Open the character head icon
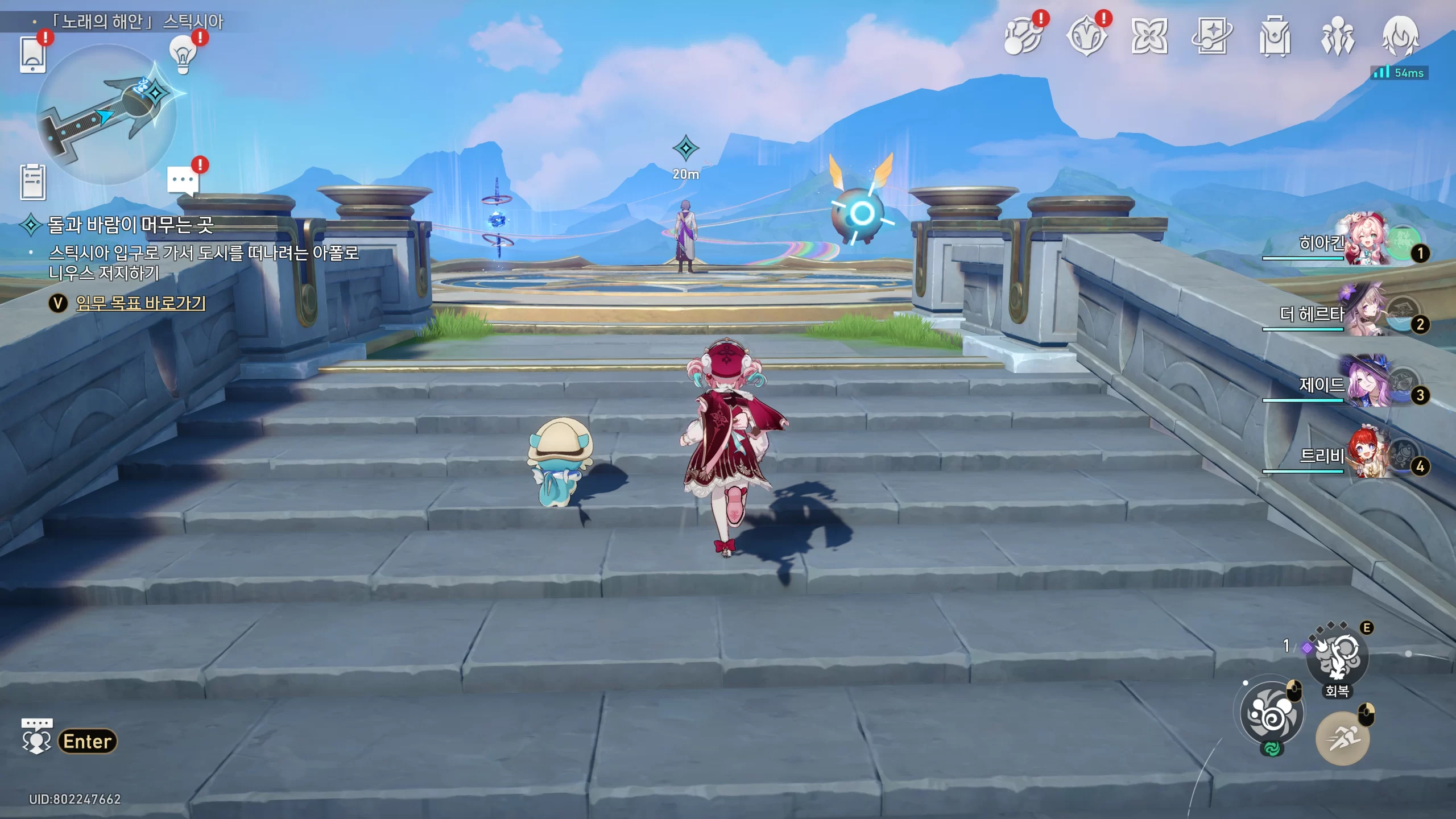The image size is (1456, 819). 1400,36
